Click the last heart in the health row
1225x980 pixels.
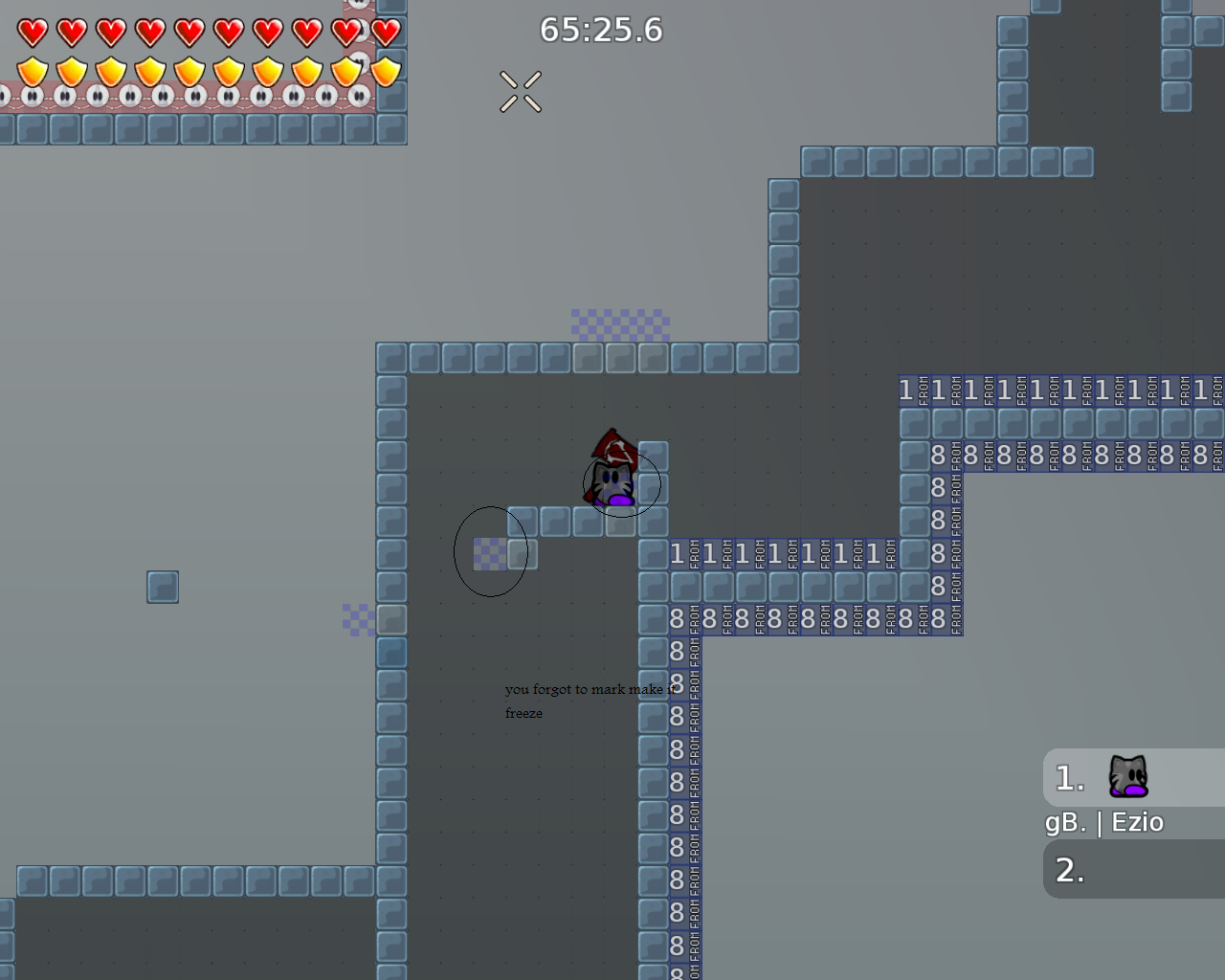point(384,30)
